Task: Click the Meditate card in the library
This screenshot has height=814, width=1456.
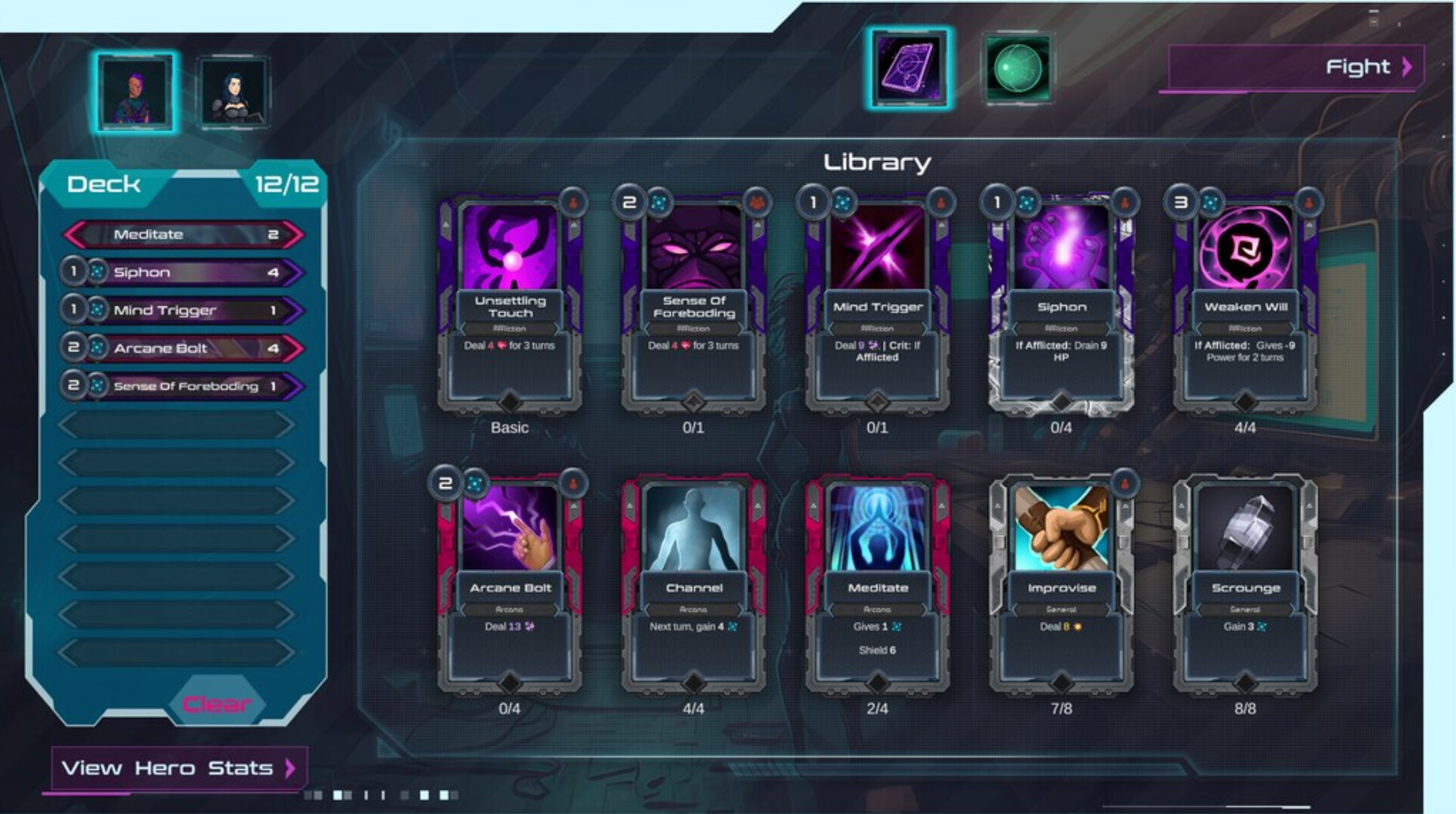Action: (x=877, y=583)
